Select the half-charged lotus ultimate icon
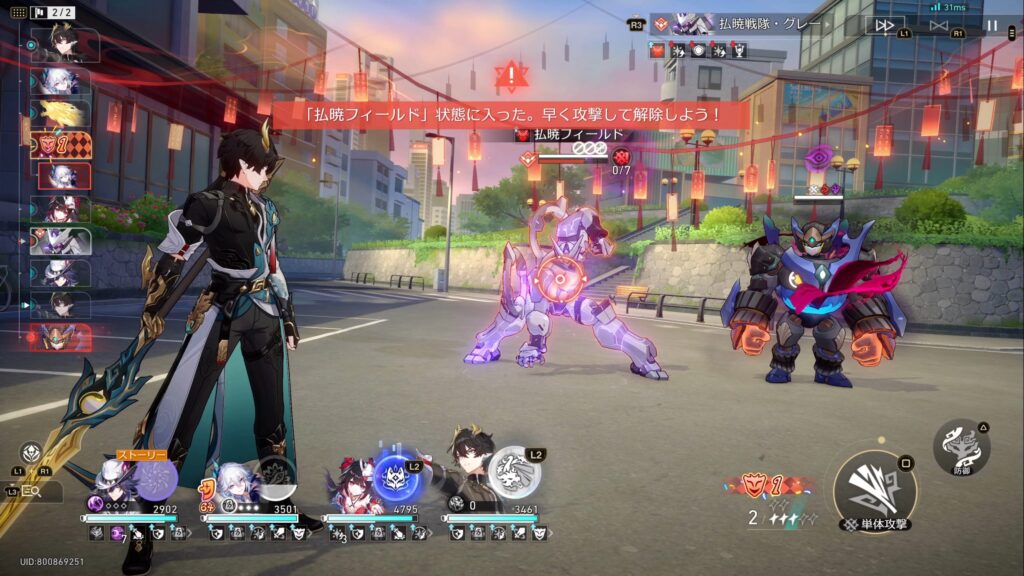Screen dimensions: 1024x576 click(275, 477)
